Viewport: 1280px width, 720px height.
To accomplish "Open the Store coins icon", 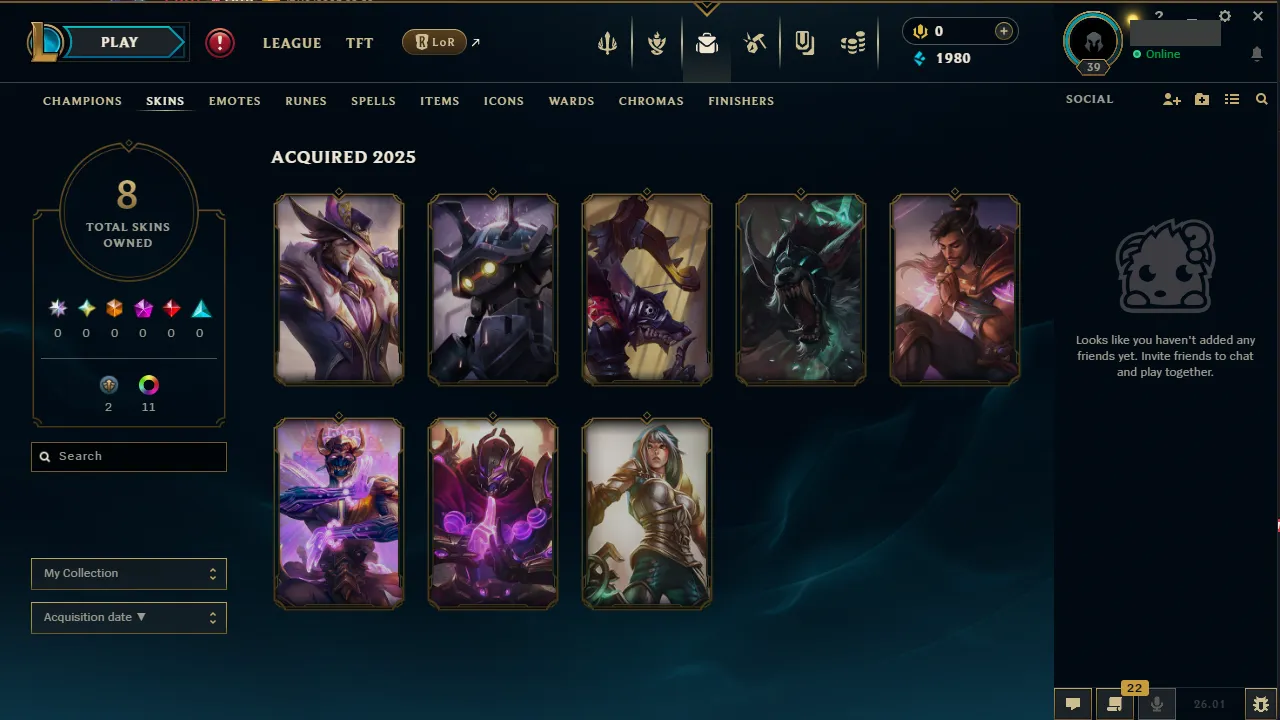I will pyautogui.click(x=853, y=43).
